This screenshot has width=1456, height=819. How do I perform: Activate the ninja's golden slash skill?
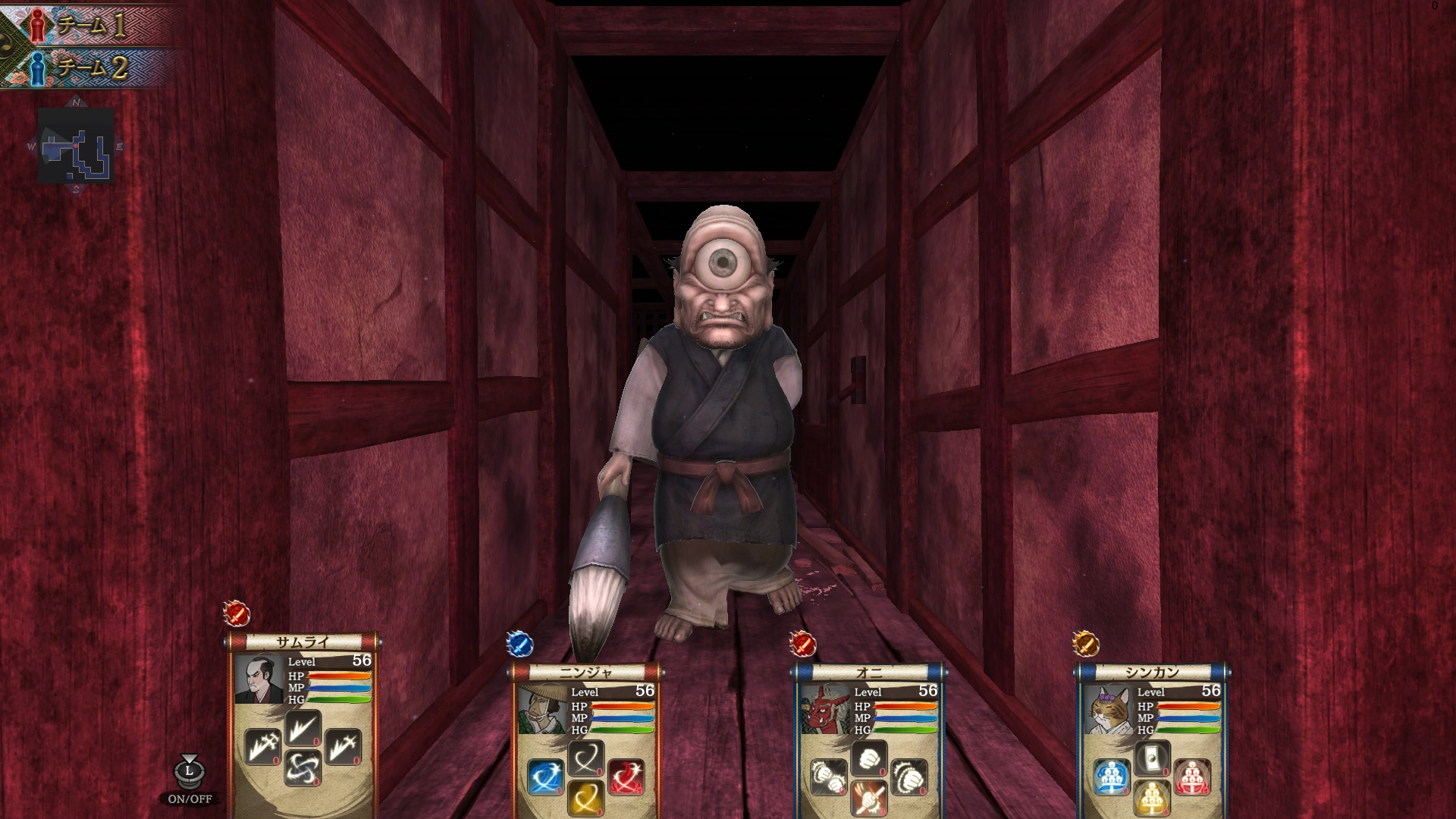point(586,799)
